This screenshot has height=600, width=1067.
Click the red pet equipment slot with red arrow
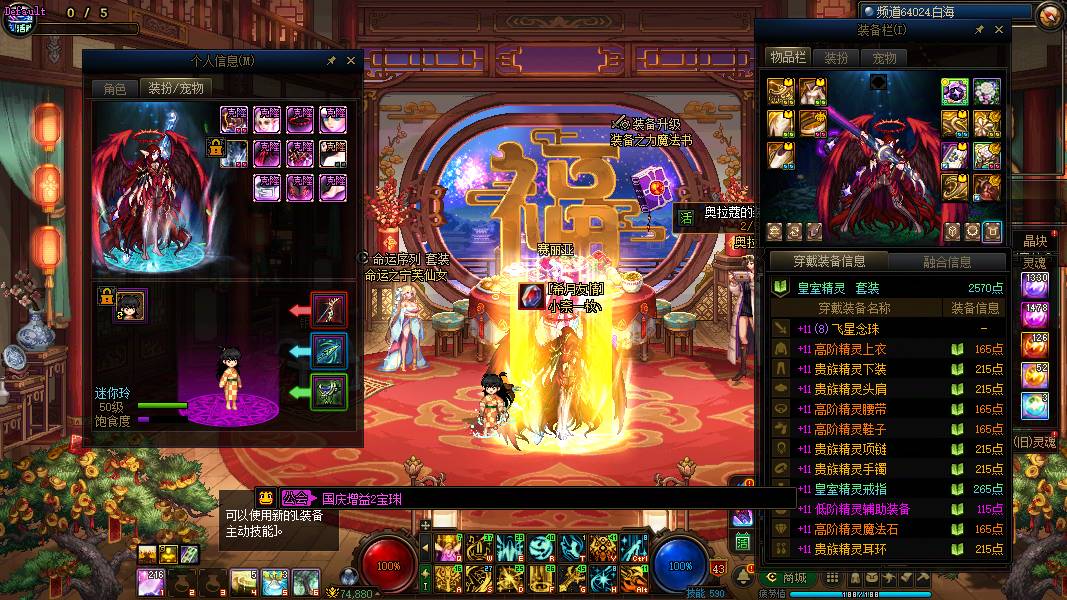329,310
